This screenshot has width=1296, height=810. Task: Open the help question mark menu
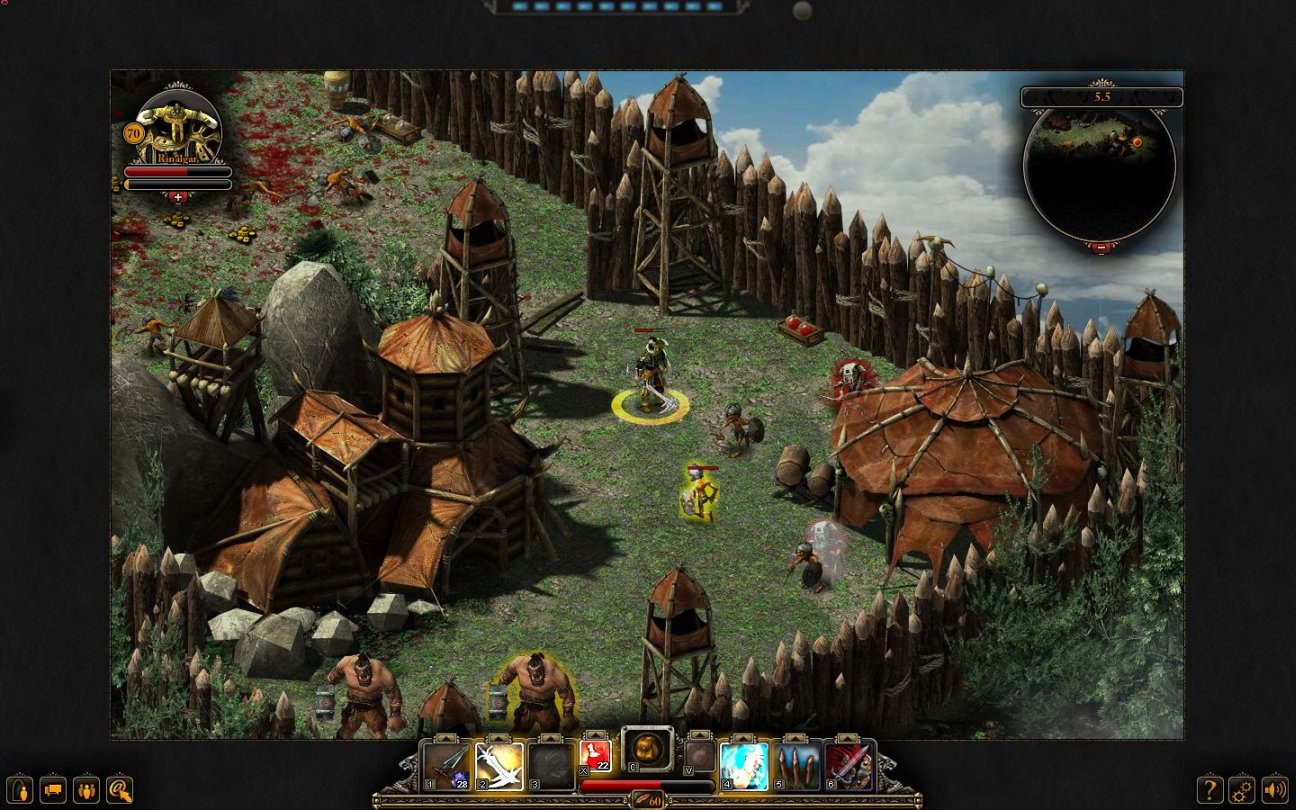click(1210, 788)
